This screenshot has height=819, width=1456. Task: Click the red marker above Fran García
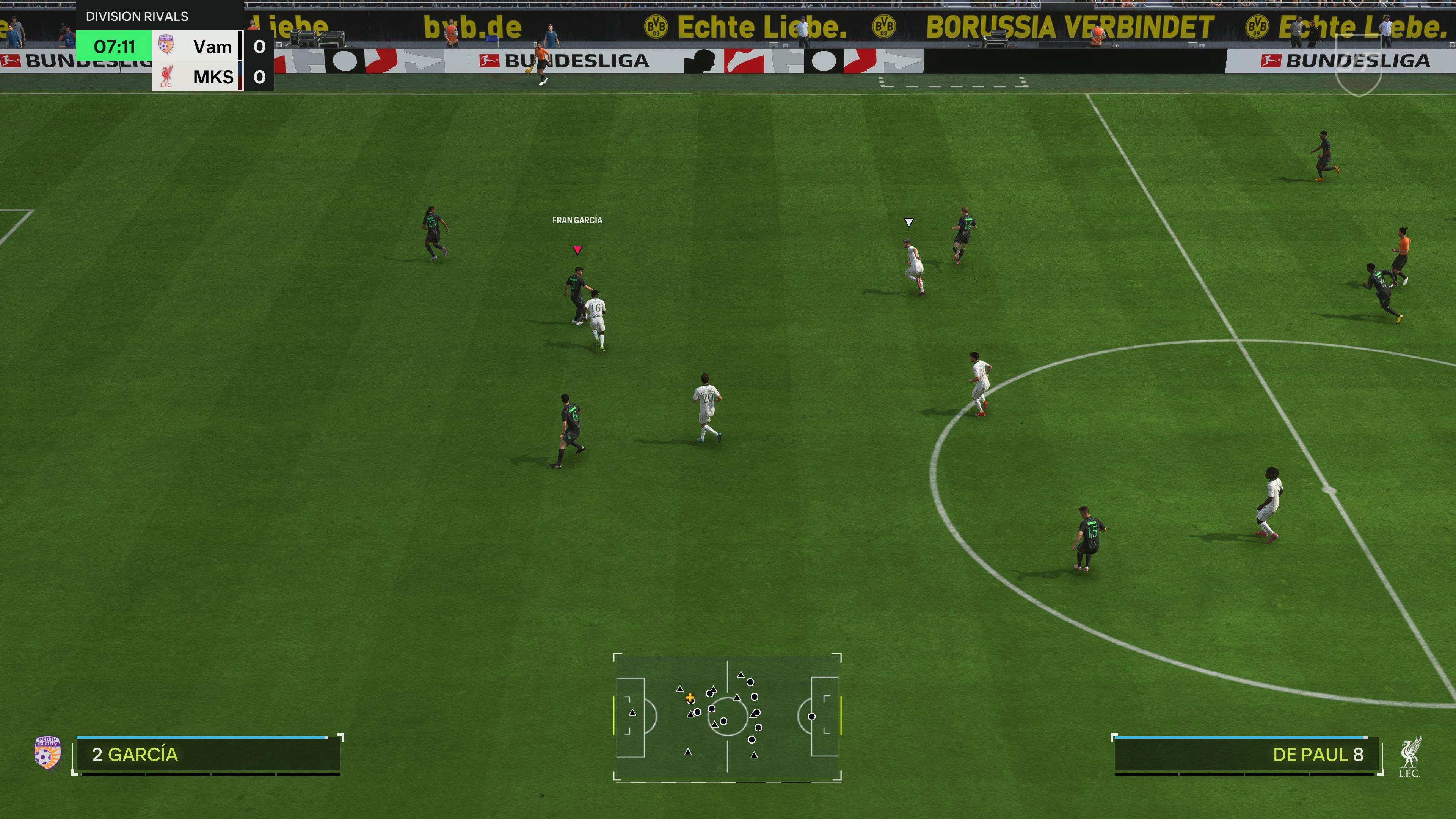[x=577, y=250]
